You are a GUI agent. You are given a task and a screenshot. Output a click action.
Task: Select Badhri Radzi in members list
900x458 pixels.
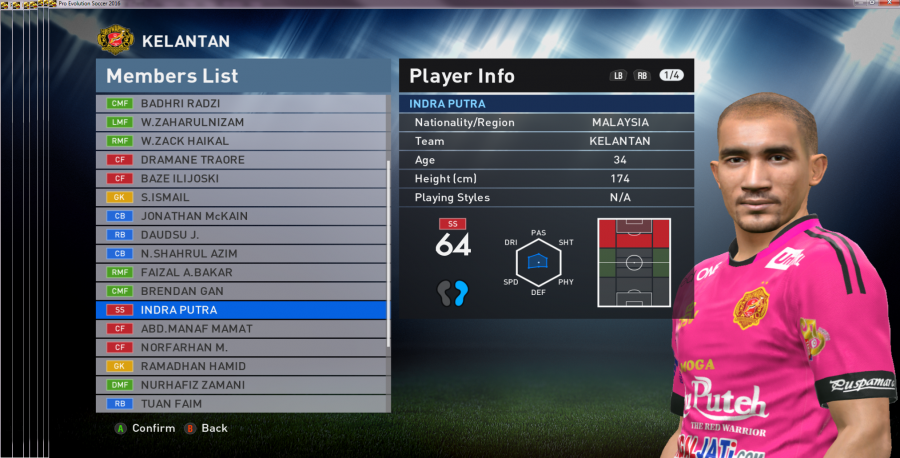[242, 103]
